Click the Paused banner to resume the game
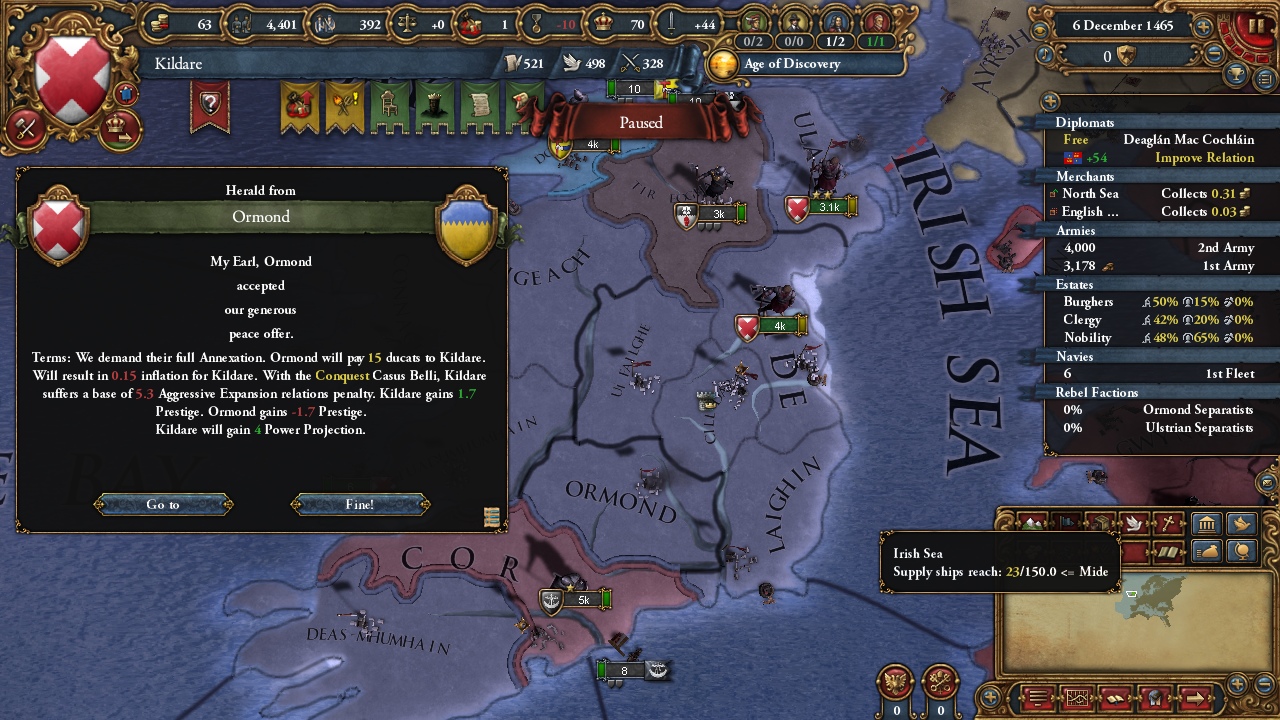 [640, 122]
